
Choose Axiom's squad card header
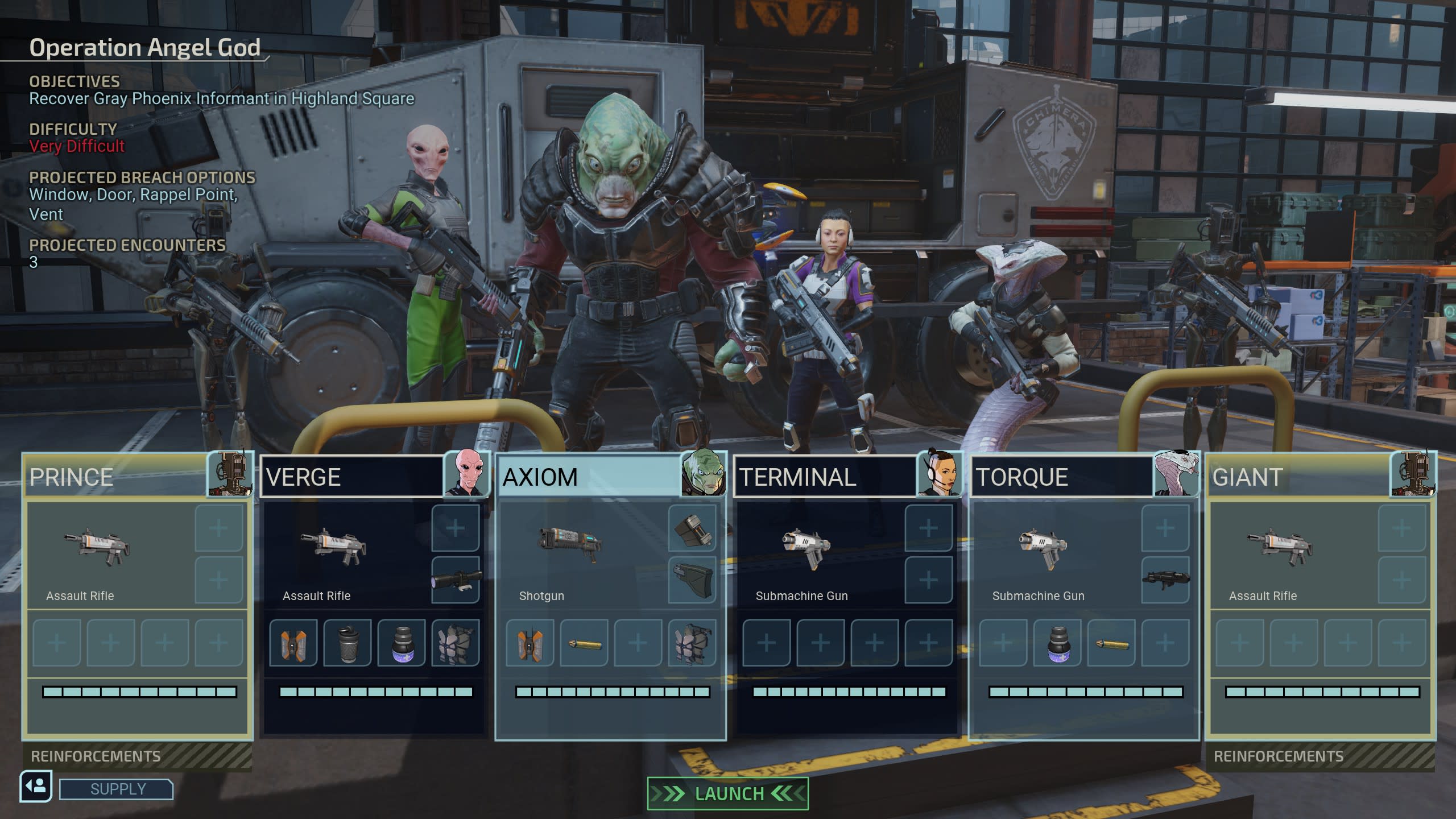(x=589, y=477)
